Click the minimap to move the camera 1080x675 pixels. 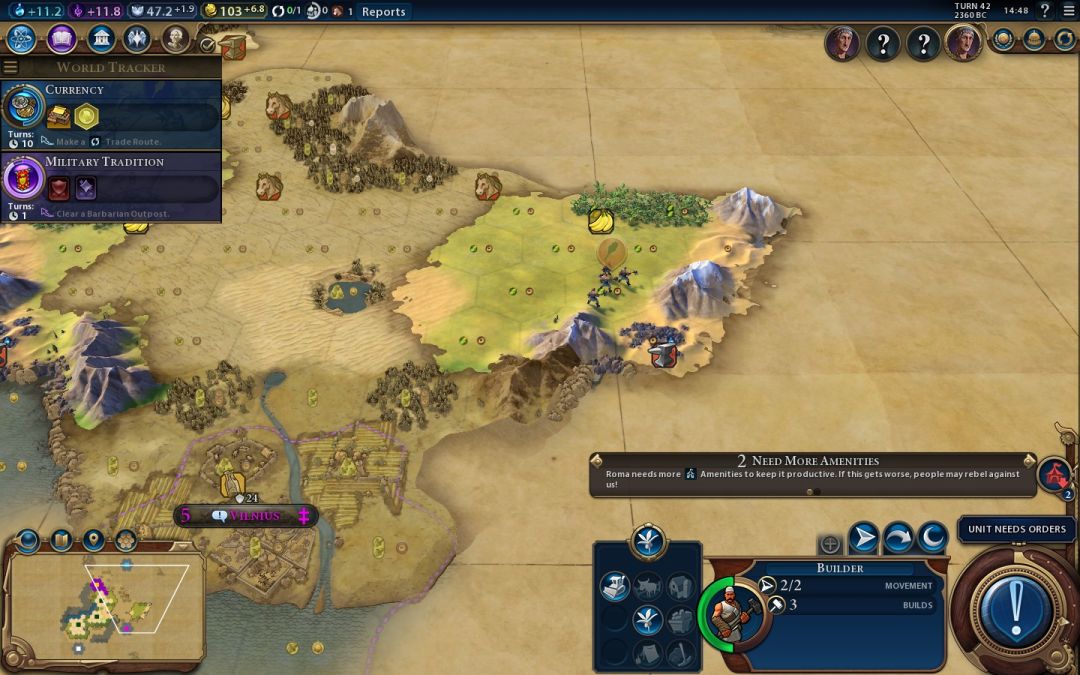pos(105,604)
